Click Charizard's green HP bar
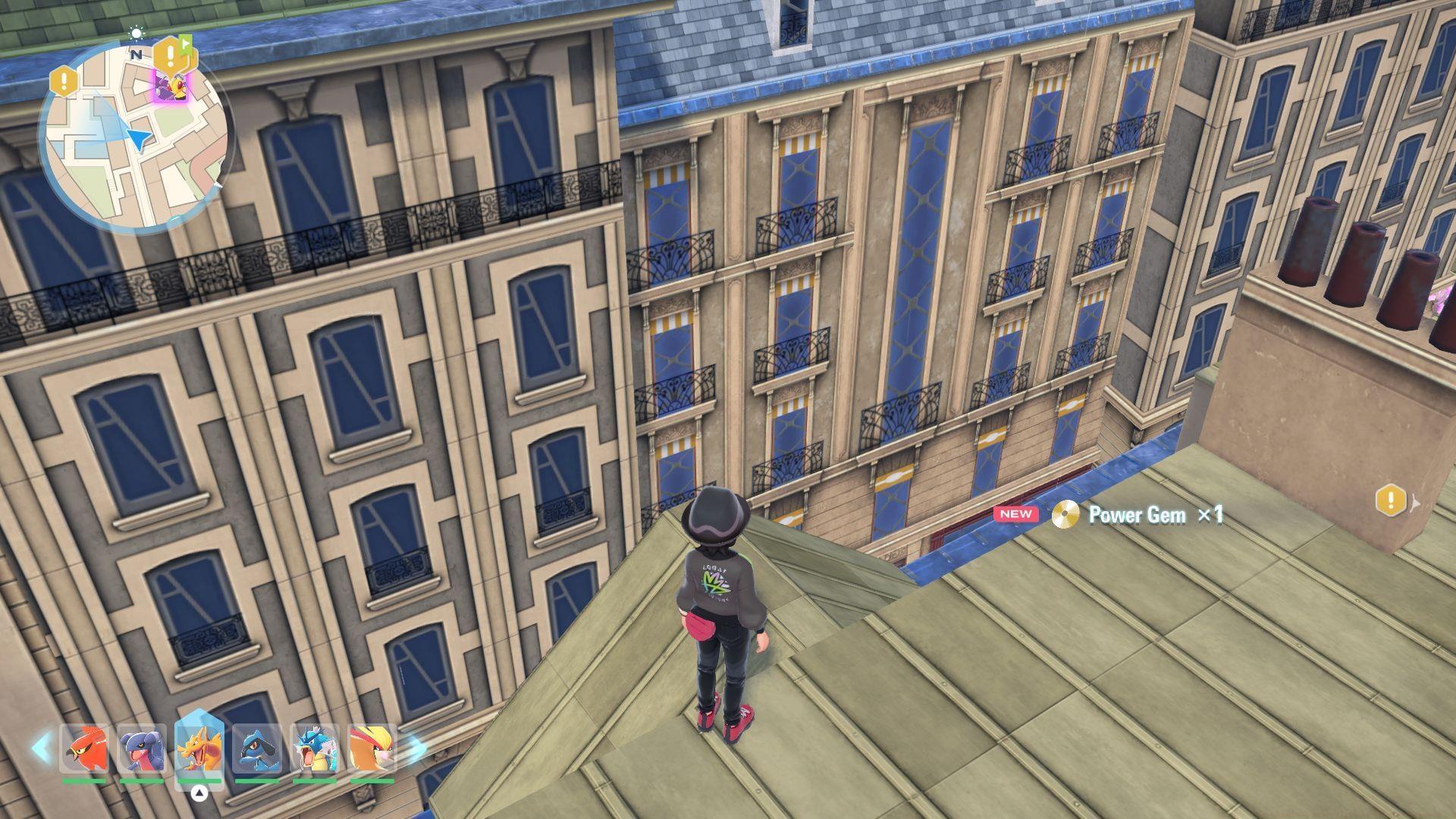 199,781
